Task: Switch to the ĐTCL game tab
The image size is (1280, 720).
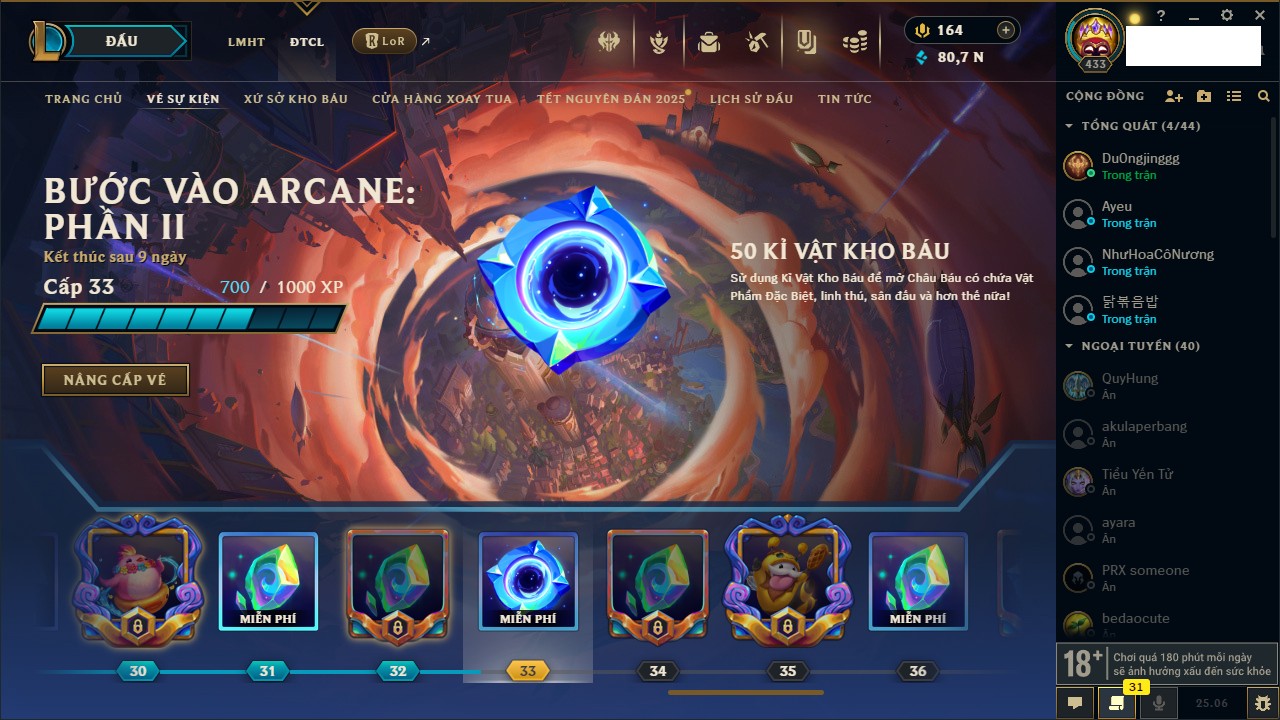Action: [307, 42]
